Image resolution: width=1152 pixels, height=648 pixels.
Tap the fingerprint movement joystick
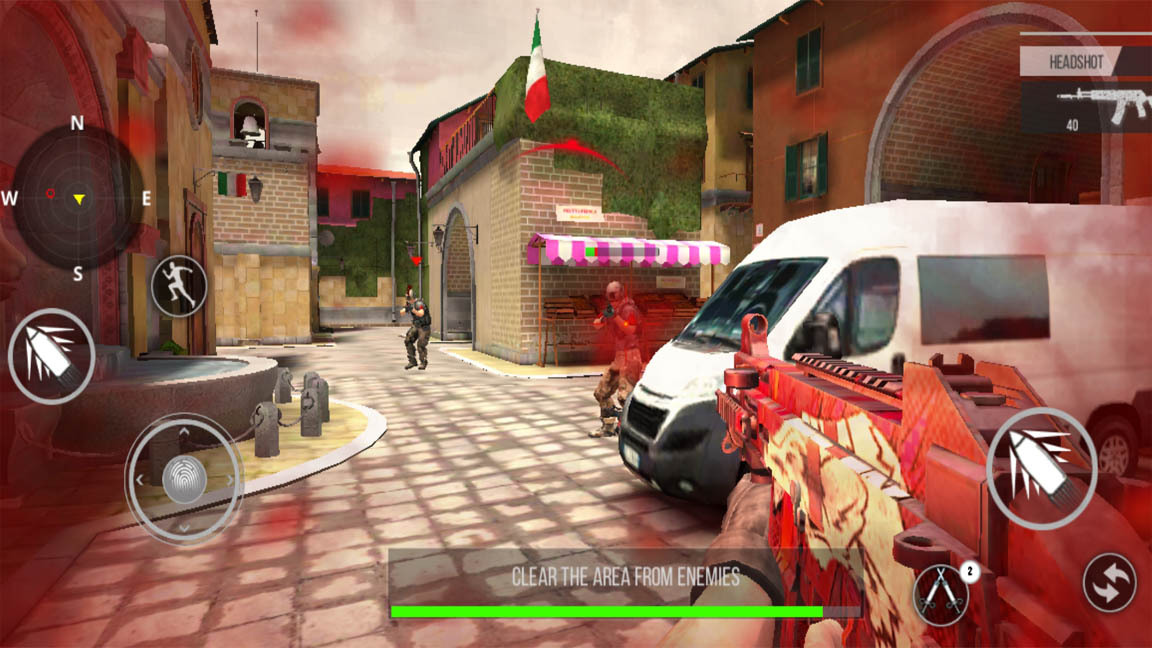pos(184,479)
